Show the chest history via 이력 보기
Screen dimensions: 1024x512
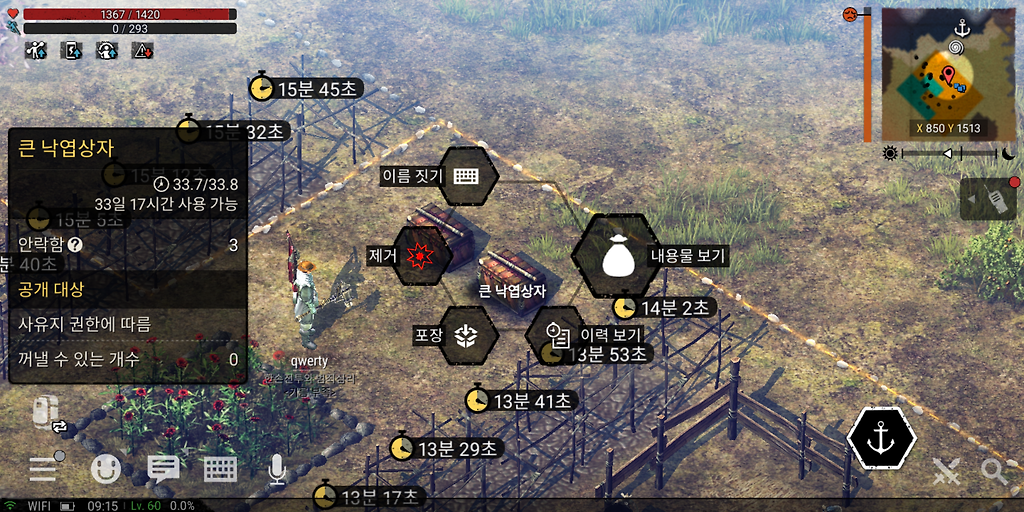tap(557, 336)
